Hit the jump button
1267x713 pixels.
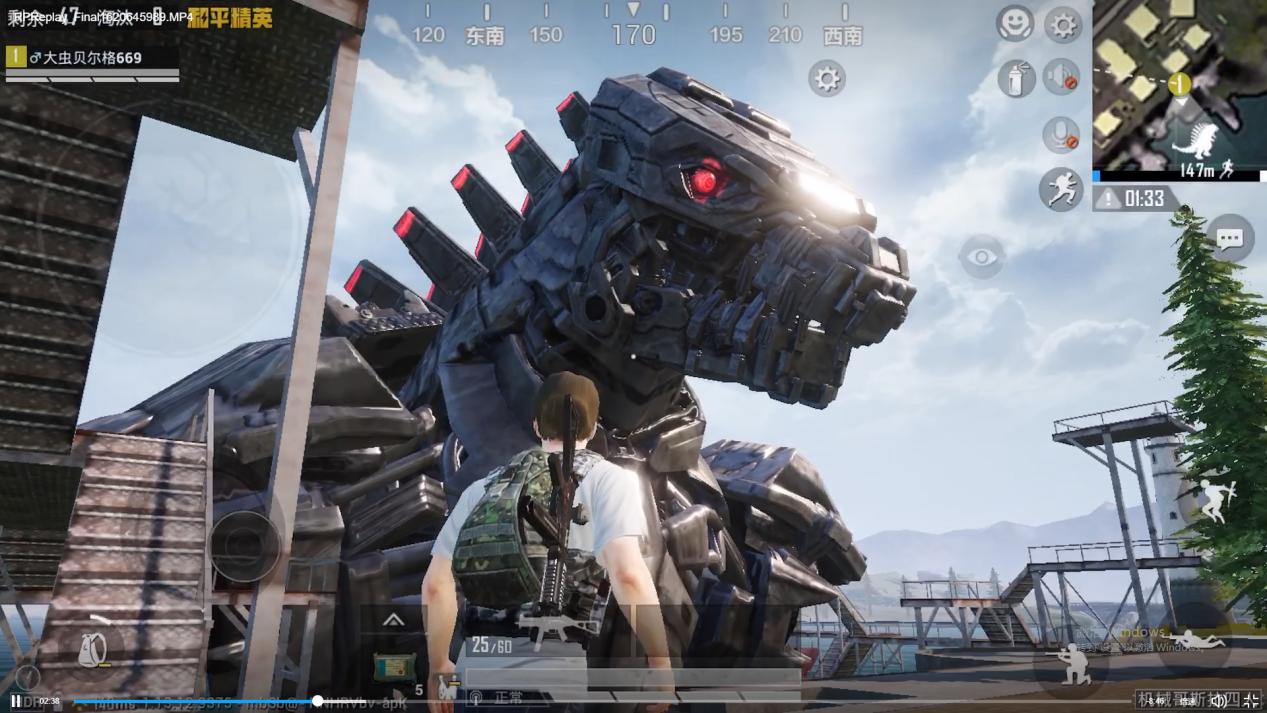pos(1215,501)
